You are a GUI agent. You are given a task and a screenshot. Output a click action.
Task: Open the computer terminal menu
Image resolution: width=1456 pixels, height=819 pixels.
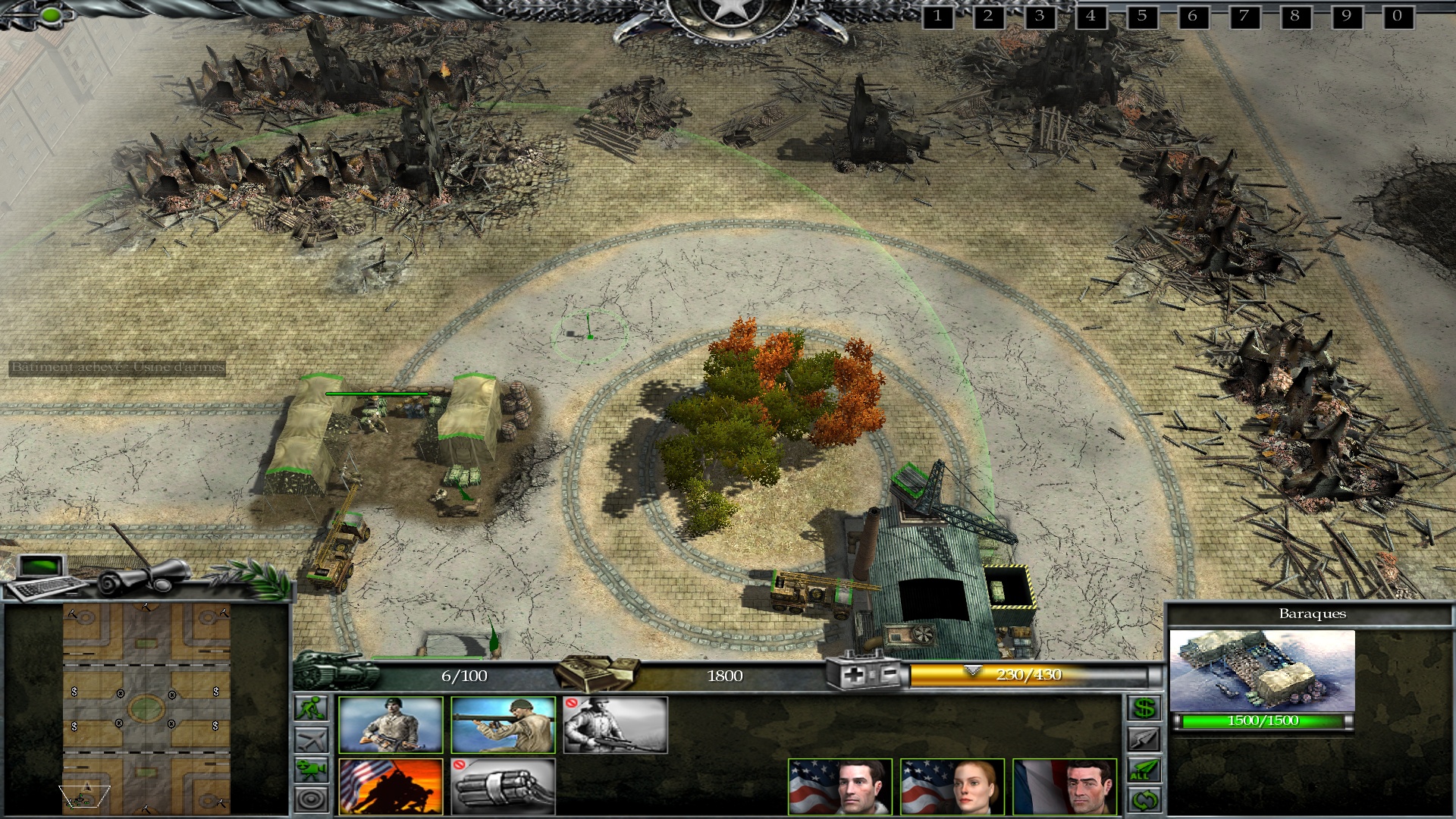coord(44,578)
